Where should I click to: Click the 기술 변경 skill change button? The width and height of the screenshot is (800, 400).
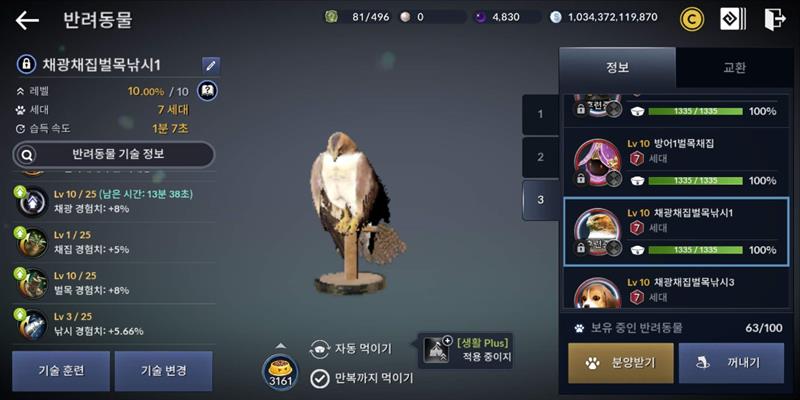coord(163,370)
